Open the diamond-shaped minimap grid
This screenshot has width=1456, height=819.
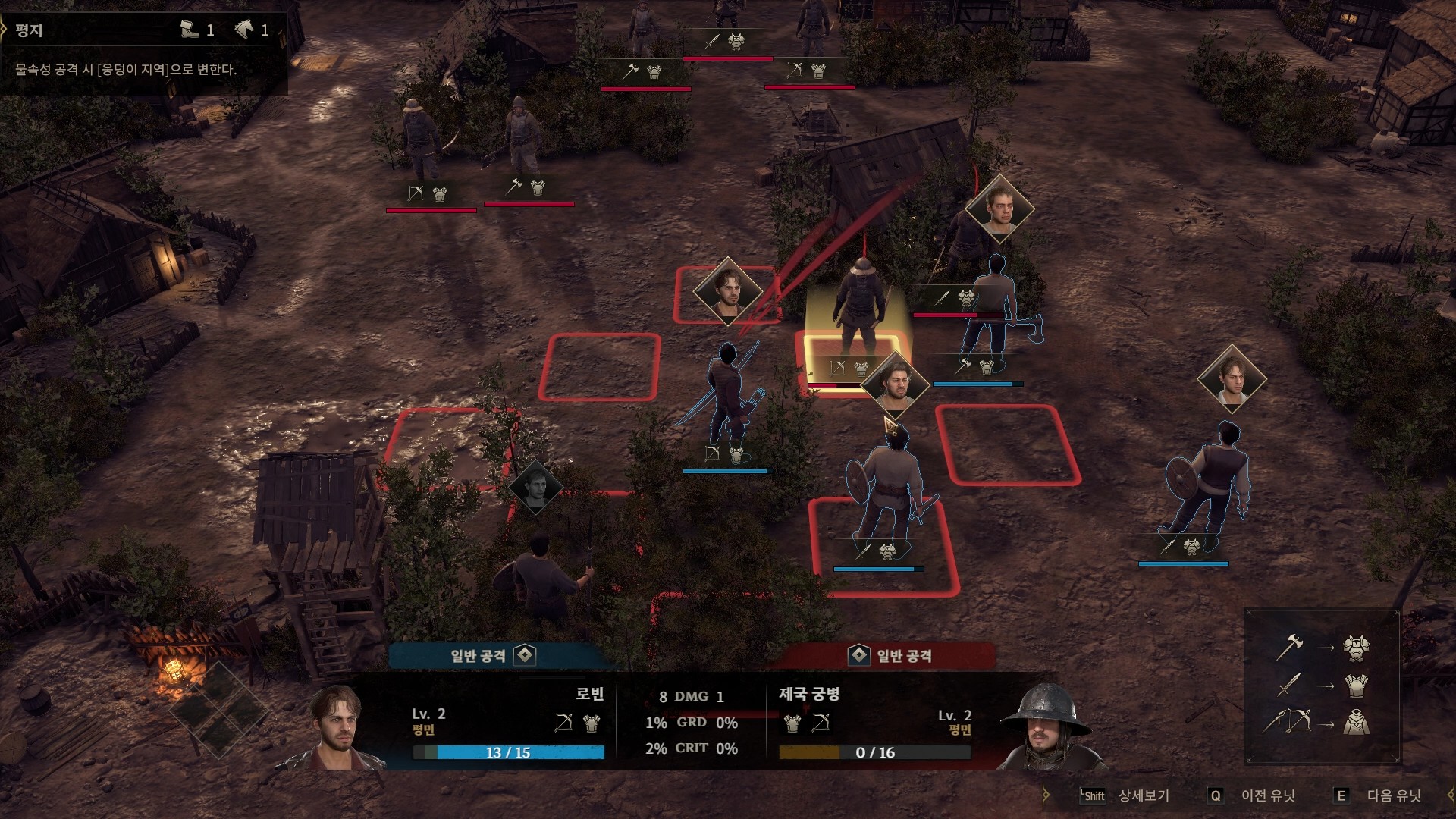coord(218,708)
